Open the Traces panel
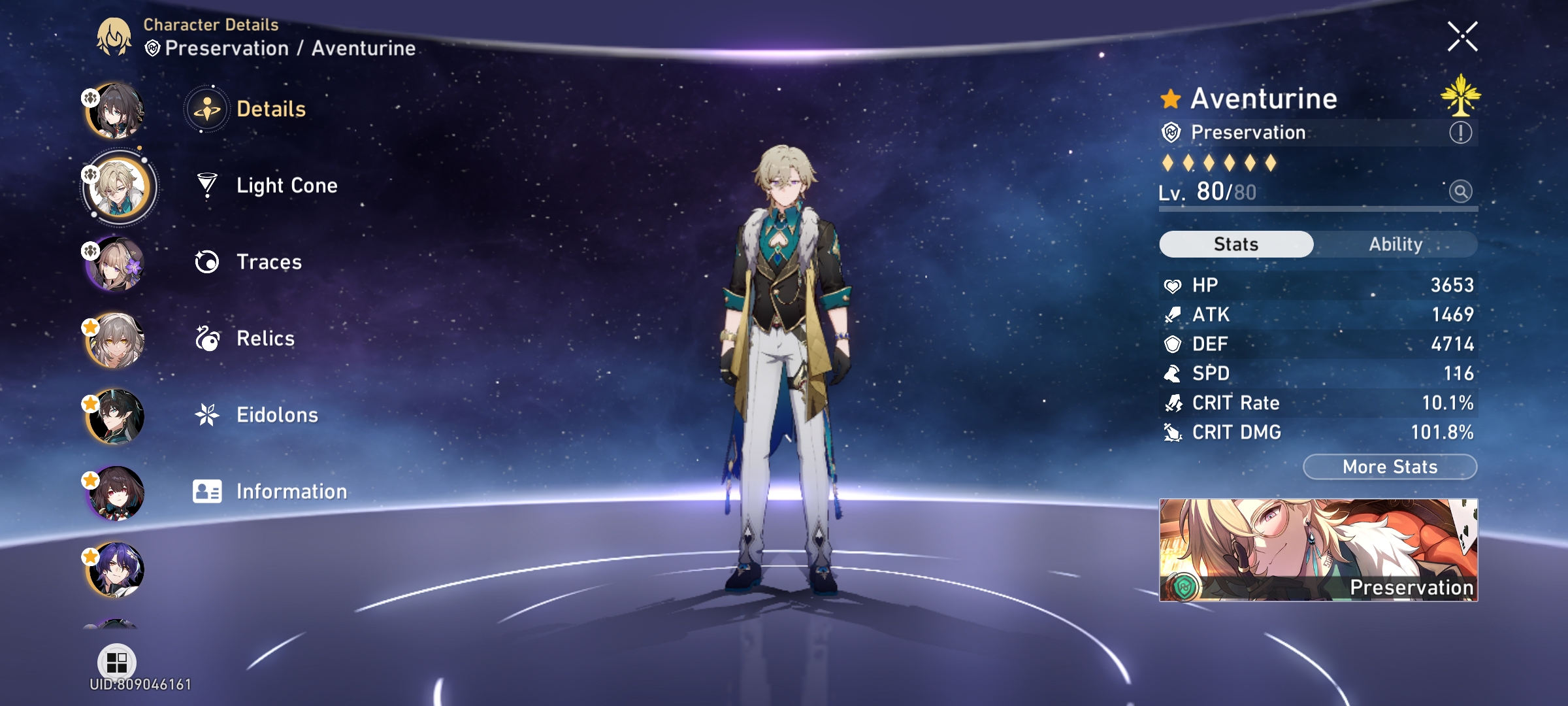Image resolution: width=1568 pixels, height=706 pixels. point(206,261)
